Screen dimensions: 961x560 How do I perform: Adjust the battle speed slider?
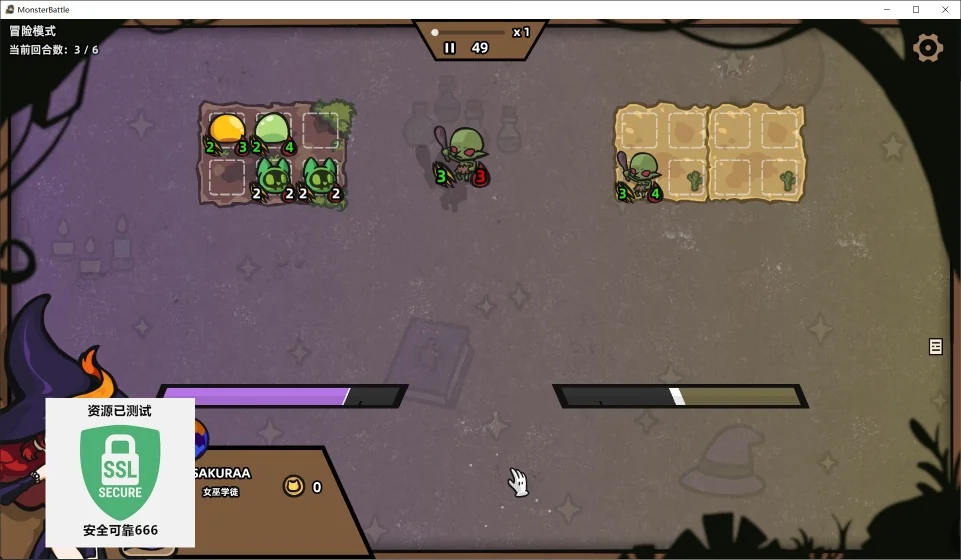[x=436, y=32]
